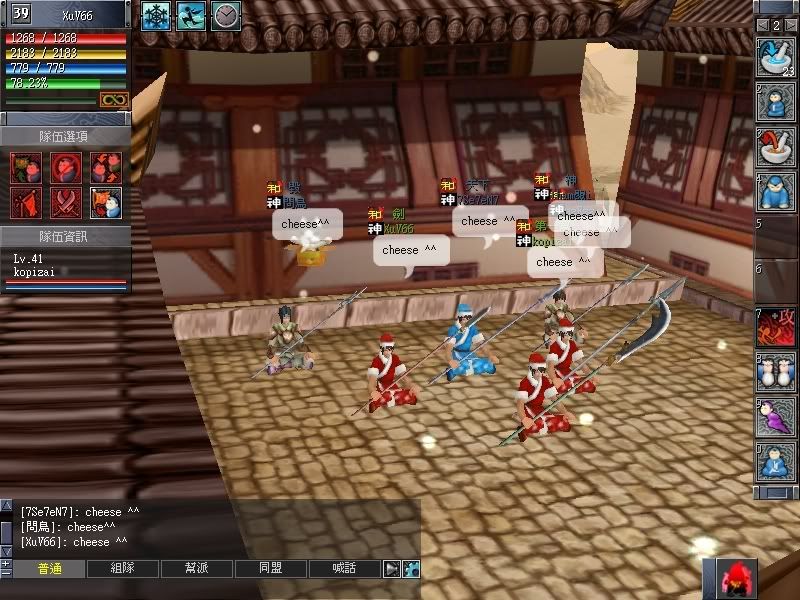Use the red mortar and pestle item
The image size is (800, 600).
(775, 146)
